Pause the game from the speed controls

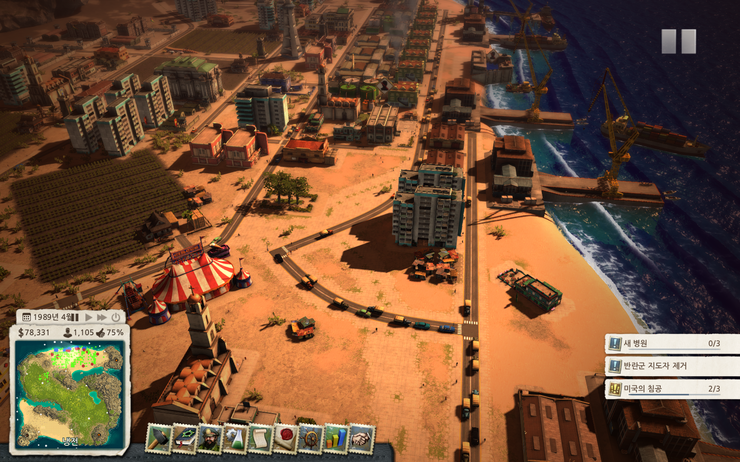point(75,317)
